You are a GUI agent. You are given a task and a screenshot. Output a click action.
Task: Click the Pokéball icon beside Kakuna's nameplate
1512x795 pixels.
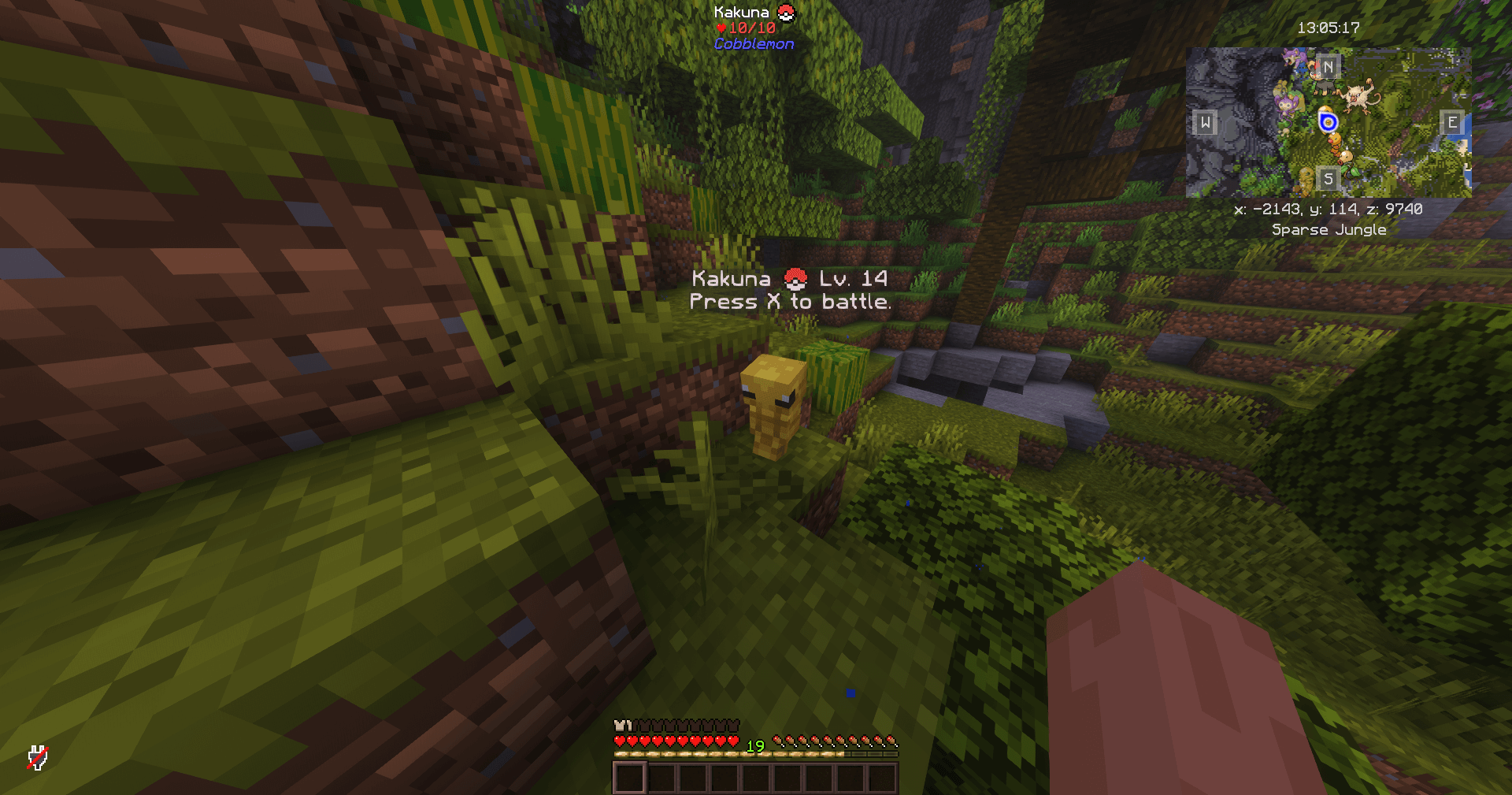point(784,13)
